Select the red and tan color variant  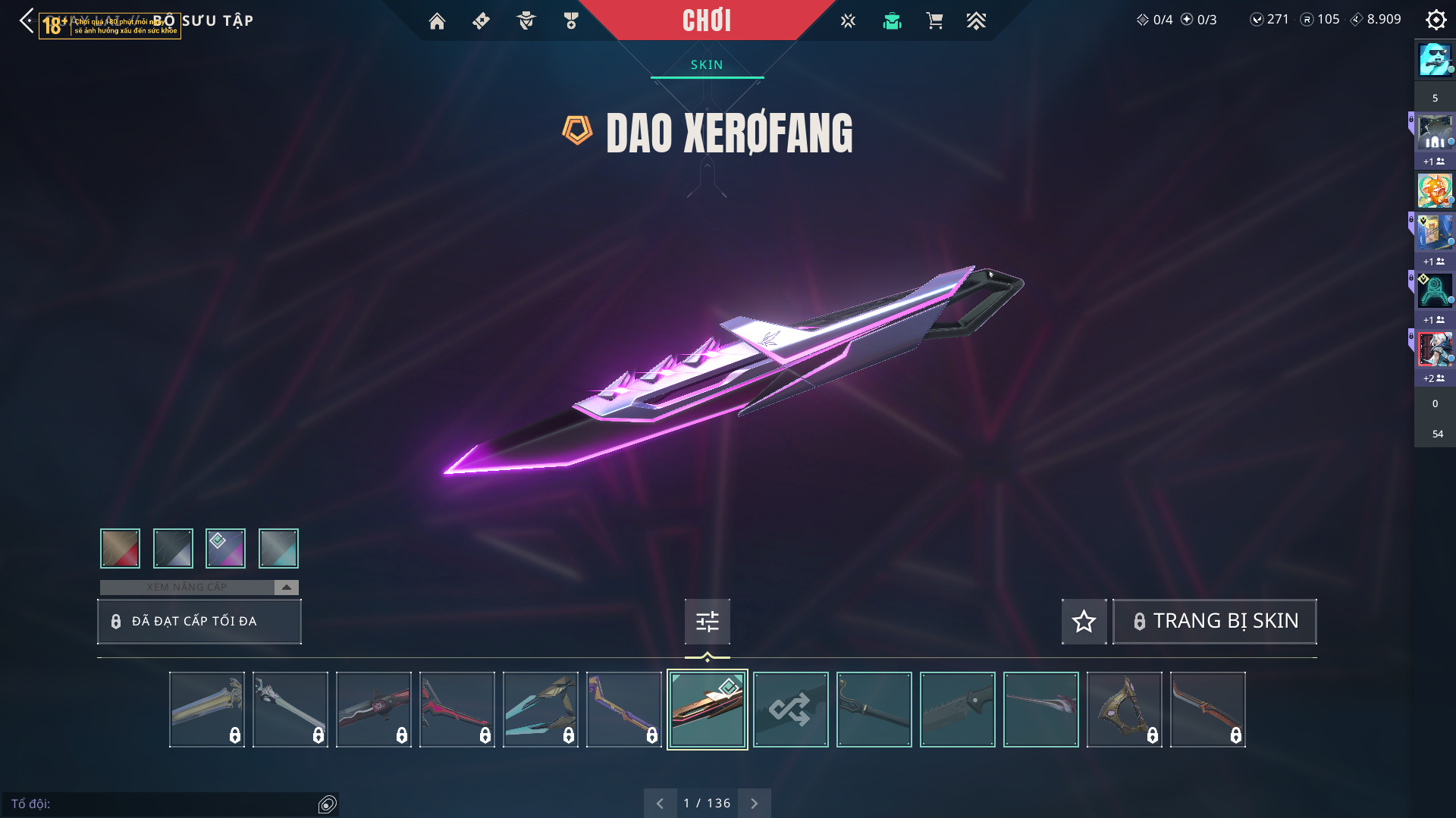pyautogui.click(x=120, y=548)
